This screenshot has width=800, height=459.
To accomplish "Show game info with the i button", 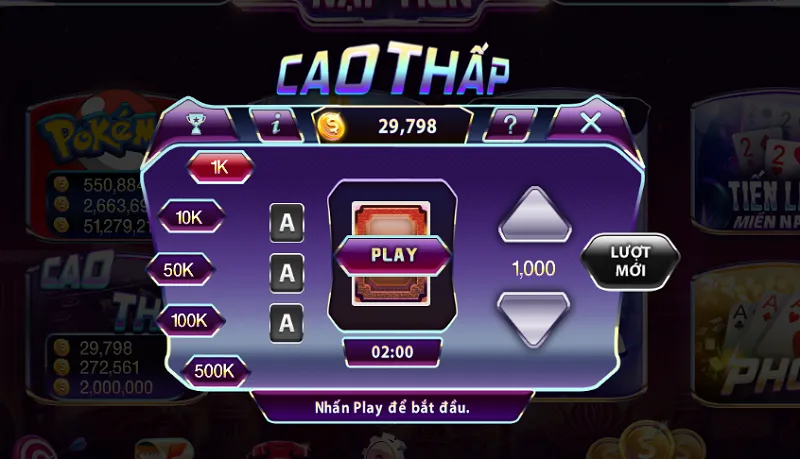I will pos(277,124).
